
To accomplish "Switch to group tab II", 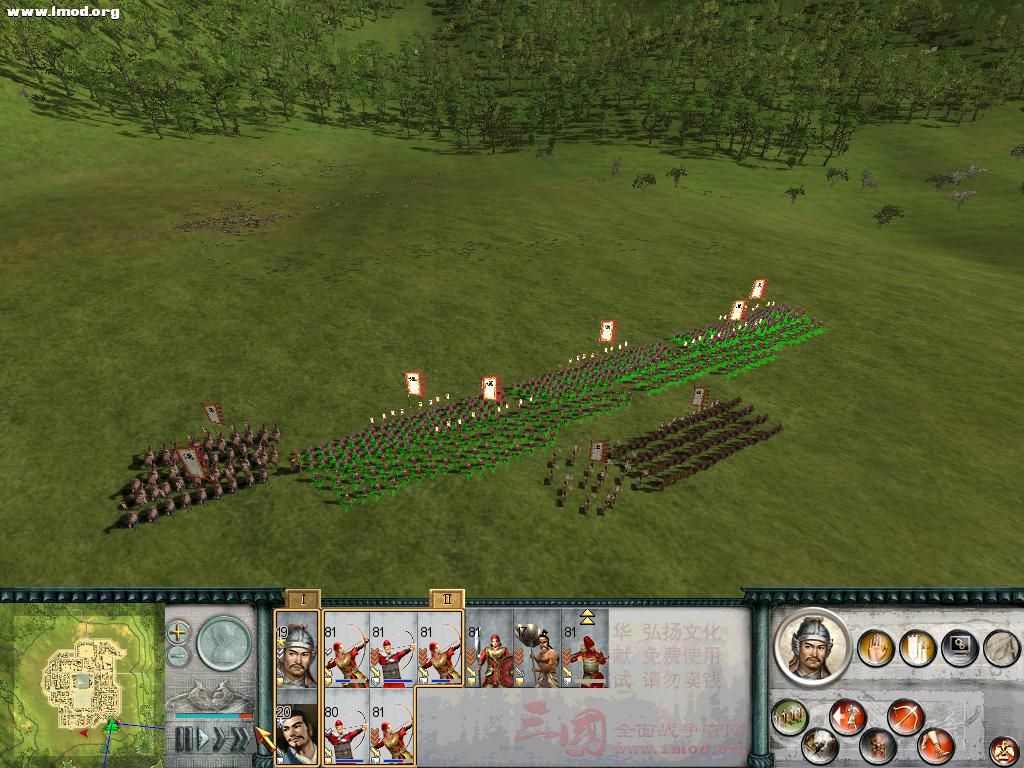I will tap(447, 600).
